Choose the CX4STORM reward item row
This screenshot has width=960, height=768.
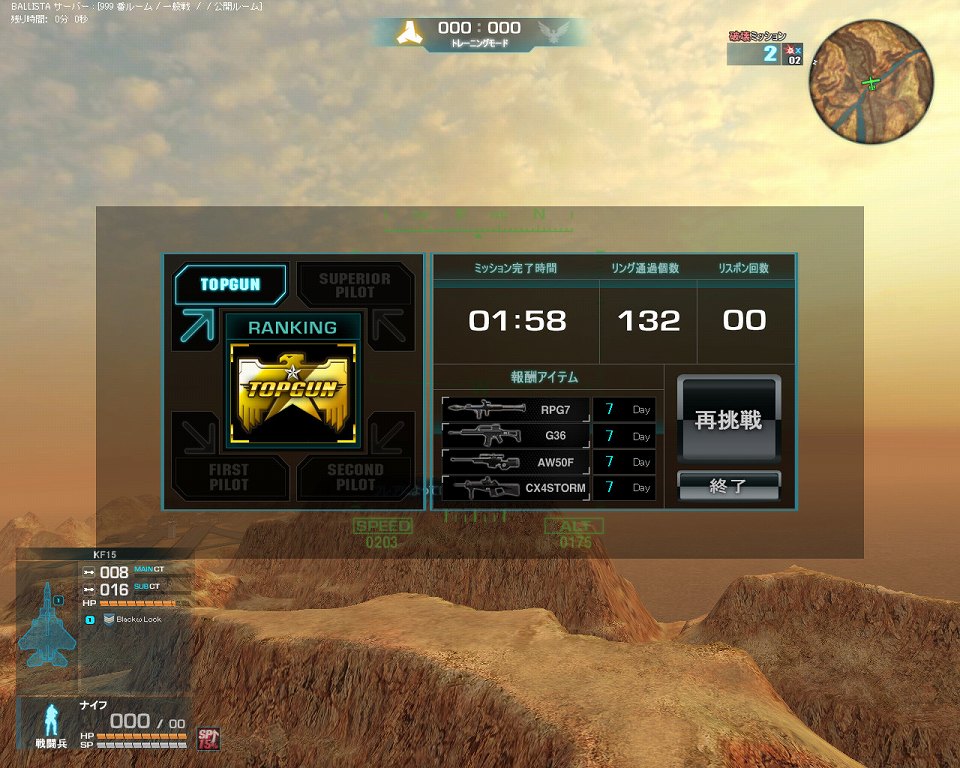(x=516, y=488)
